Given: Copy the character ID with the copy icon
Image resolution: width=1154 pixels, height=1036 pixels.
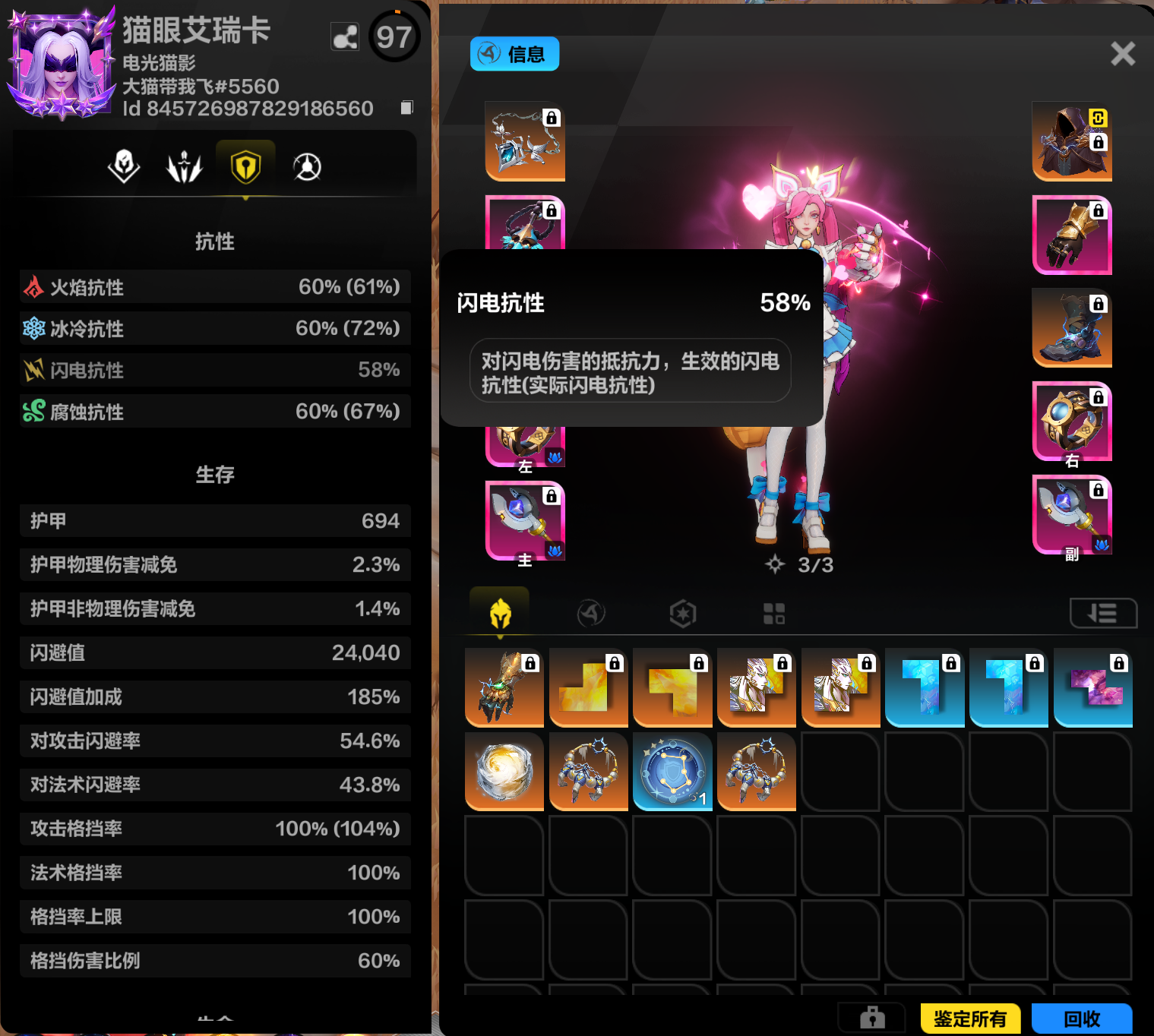Looking at the screenshot, I should coord(406,107).
